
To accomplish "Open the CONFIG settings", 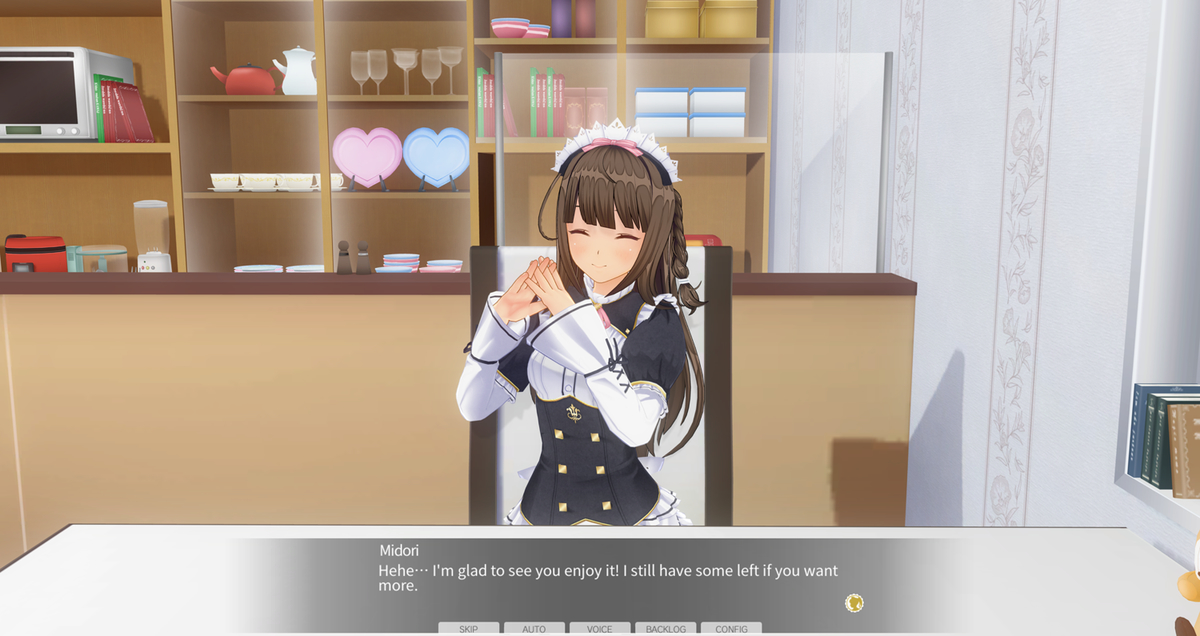I will pos(731,629).
